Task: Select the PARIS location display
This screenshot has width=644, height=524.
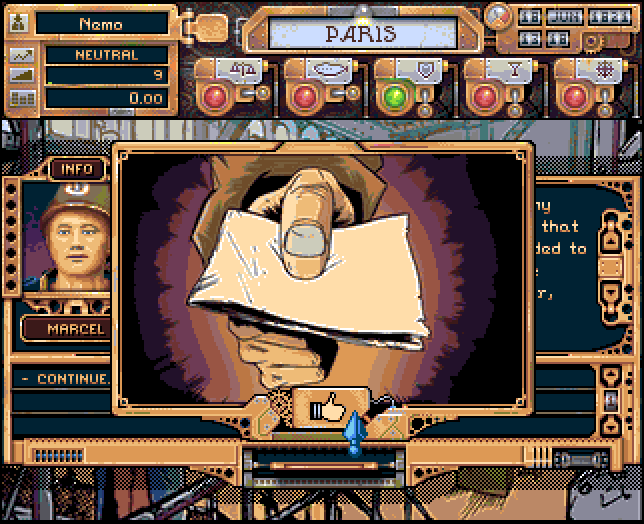Action: (x=361, y=34)
